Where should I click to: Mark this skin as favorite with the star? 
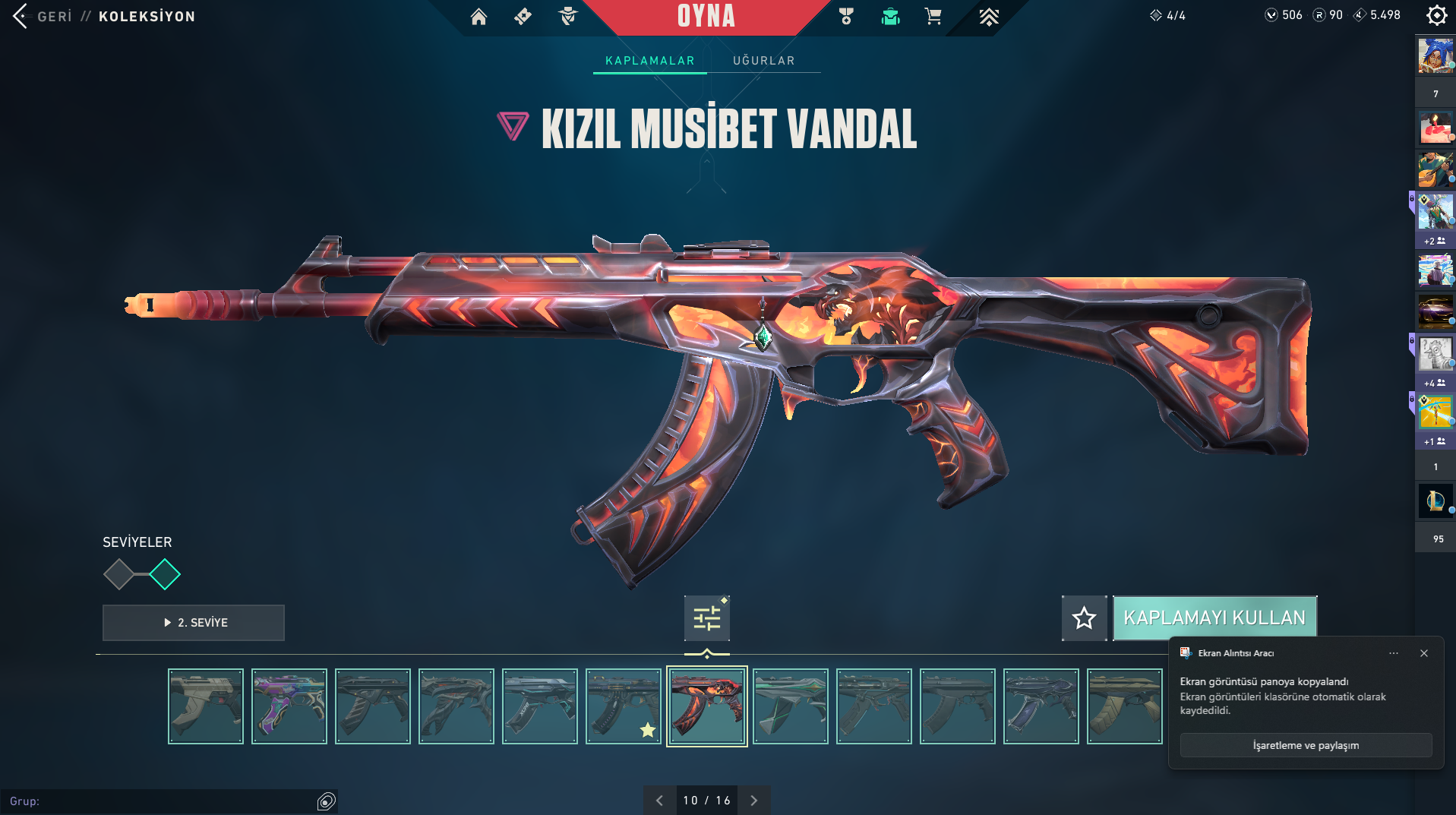(x=1084, y=618)
